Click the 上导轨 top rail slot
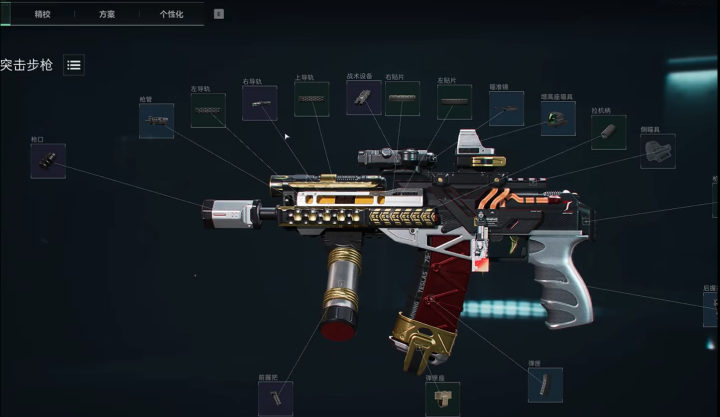Image resolution: width=720 pixels, height=417 pixels. click(311, 99)
